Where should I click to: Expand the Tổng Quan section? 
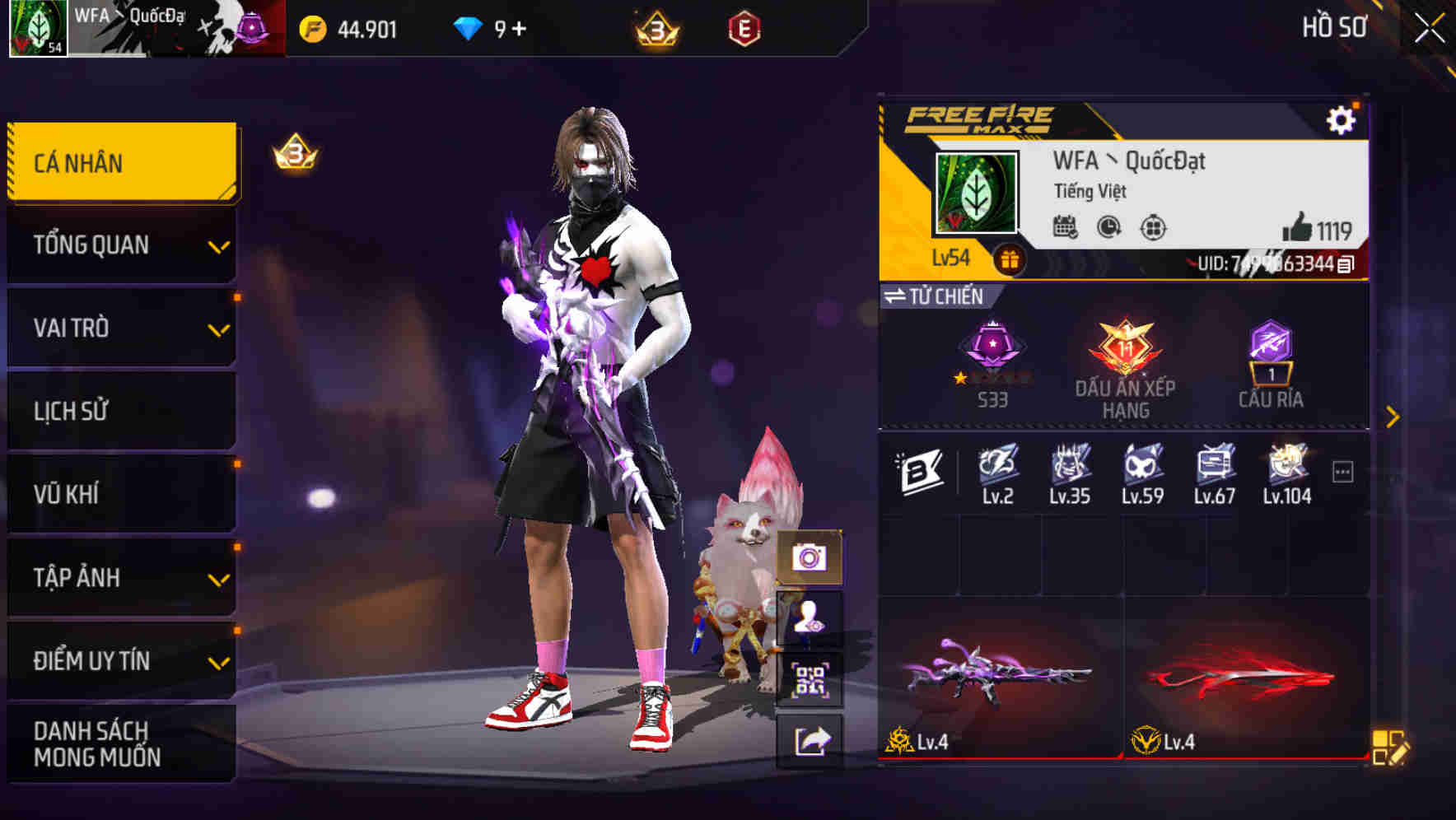point(120,245)
